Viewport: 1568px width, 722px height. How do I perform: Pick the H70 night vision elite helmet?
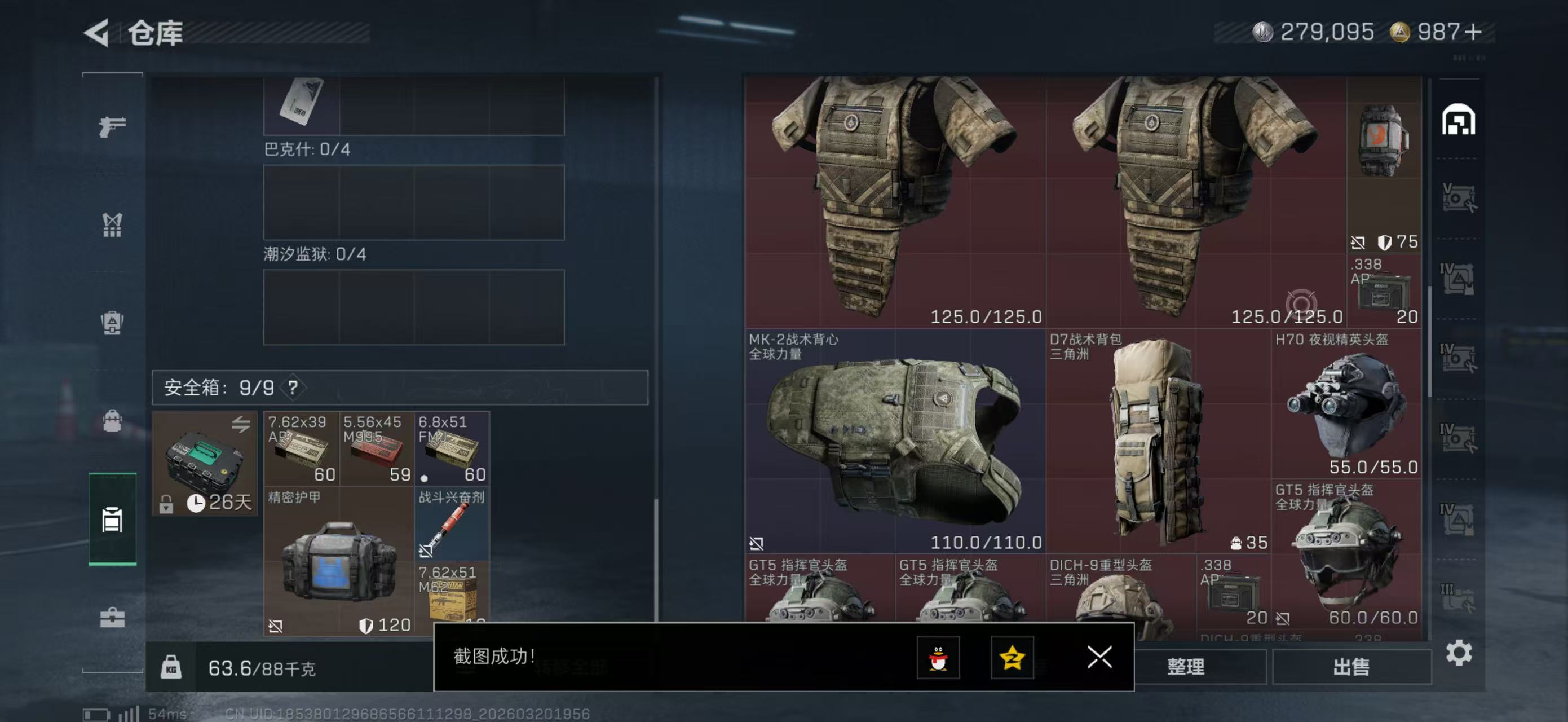coord(1346,404)
